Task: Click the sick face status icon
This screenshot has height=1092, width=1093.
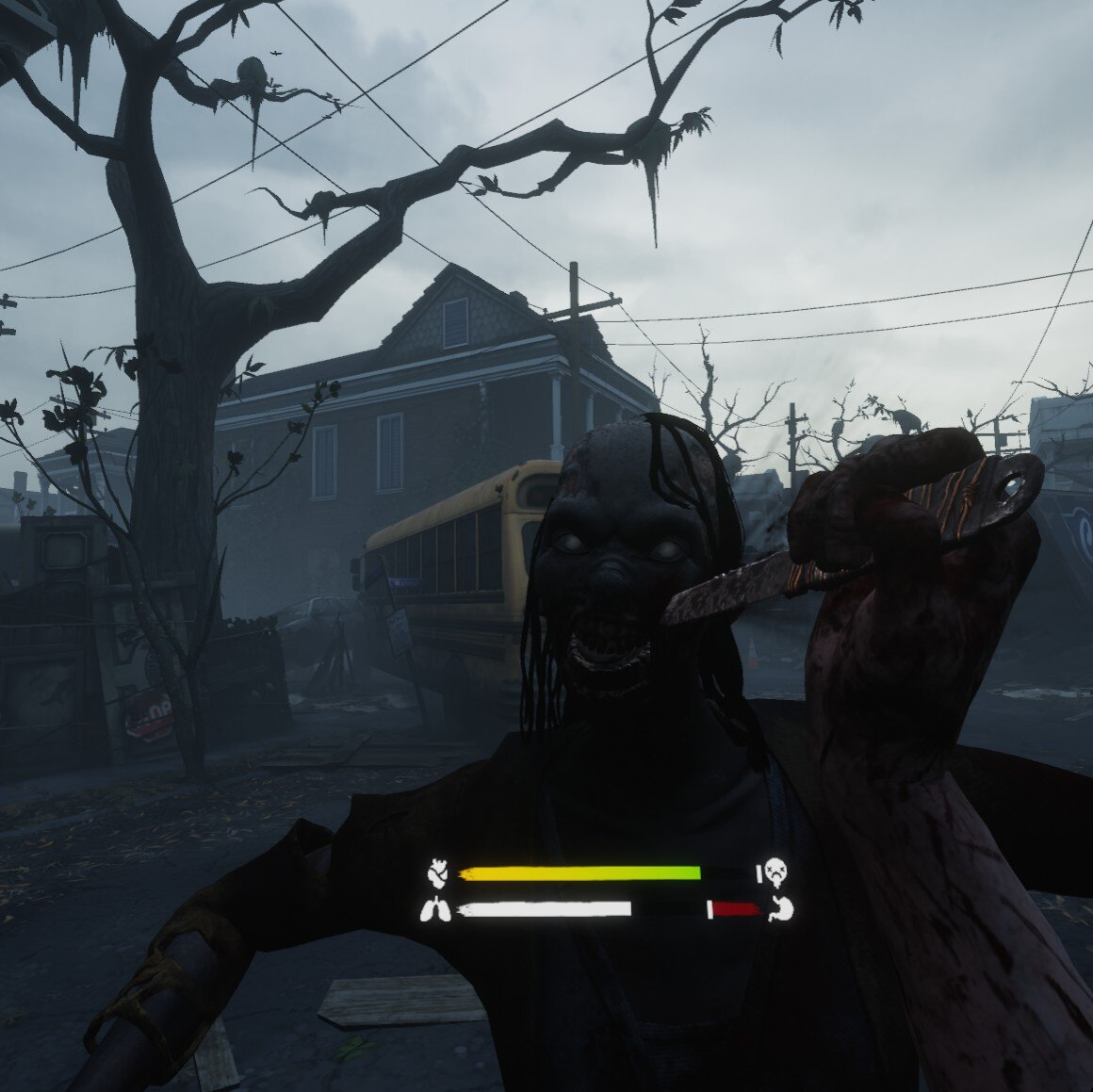Action: [x=776, y=872]
